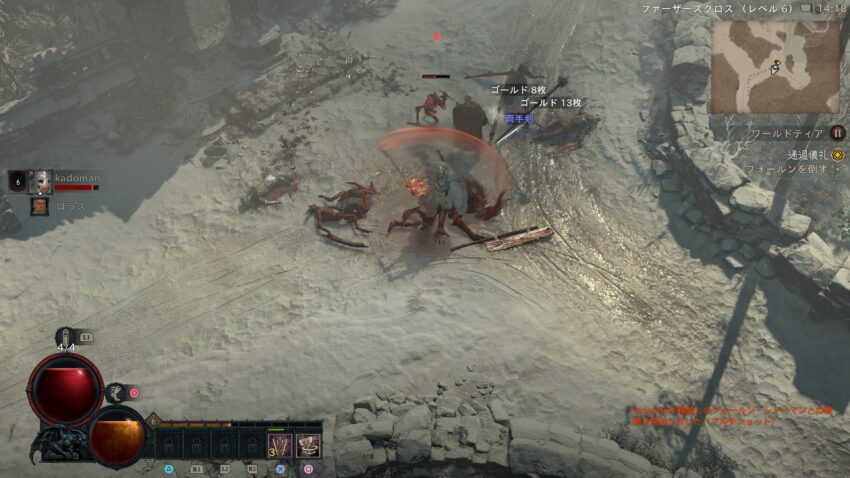Open the minimap
This screenshot has width=850, height=478.
(x=775, y=66)
